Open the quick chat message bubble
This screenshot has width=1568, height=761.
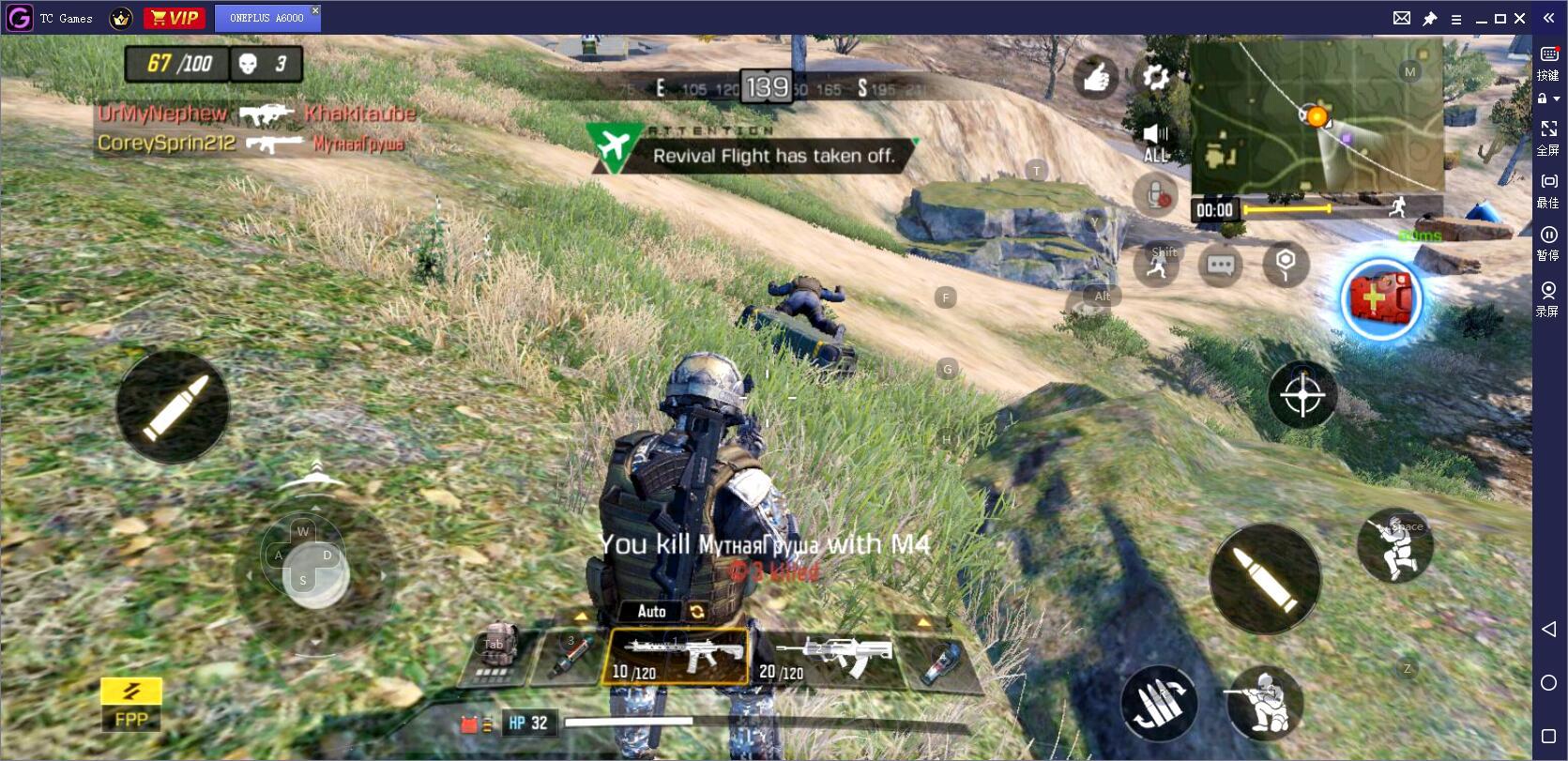pyautogui.click(x=1220, y=266)
